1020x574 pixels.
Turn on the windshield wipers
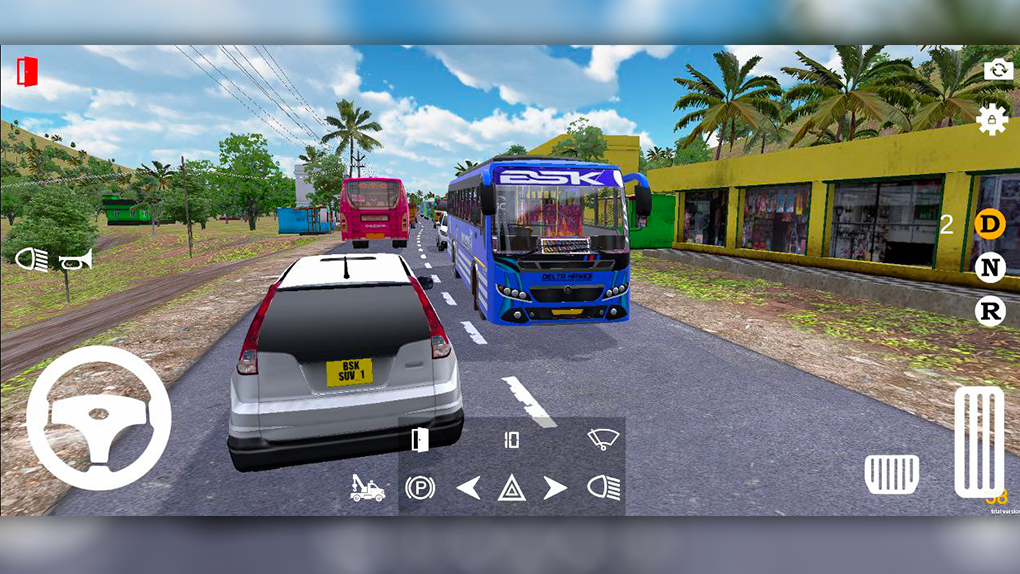click(603, 439)
